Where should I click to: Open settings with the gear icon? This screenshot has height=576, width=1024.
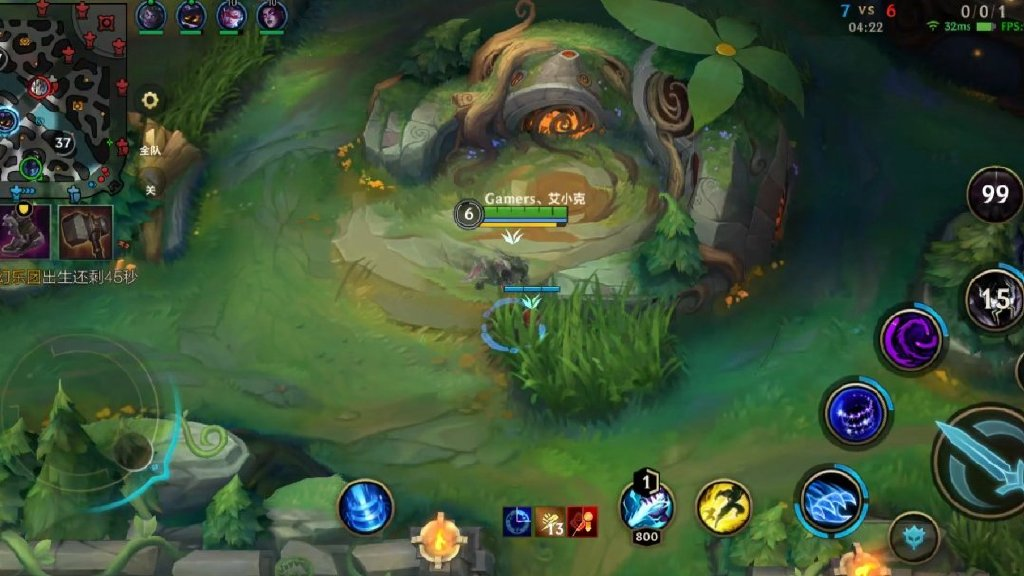[x=150, y=100]
